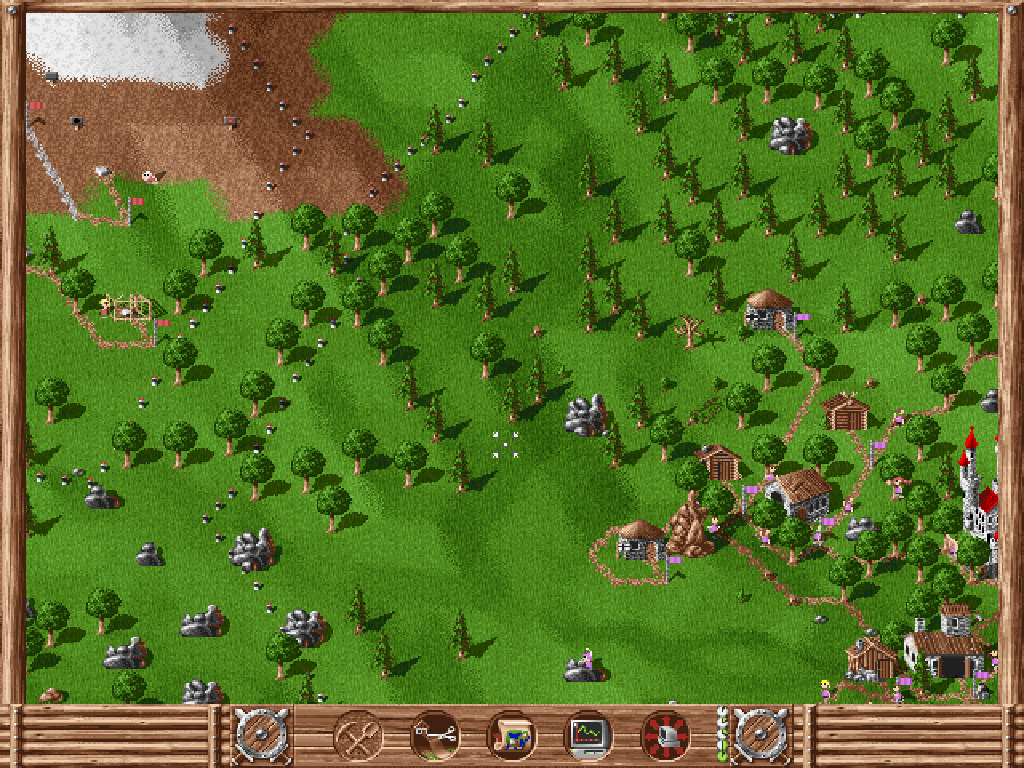
Task: Open the build menu with crossed tools
Action: click(x=357, y=736)
